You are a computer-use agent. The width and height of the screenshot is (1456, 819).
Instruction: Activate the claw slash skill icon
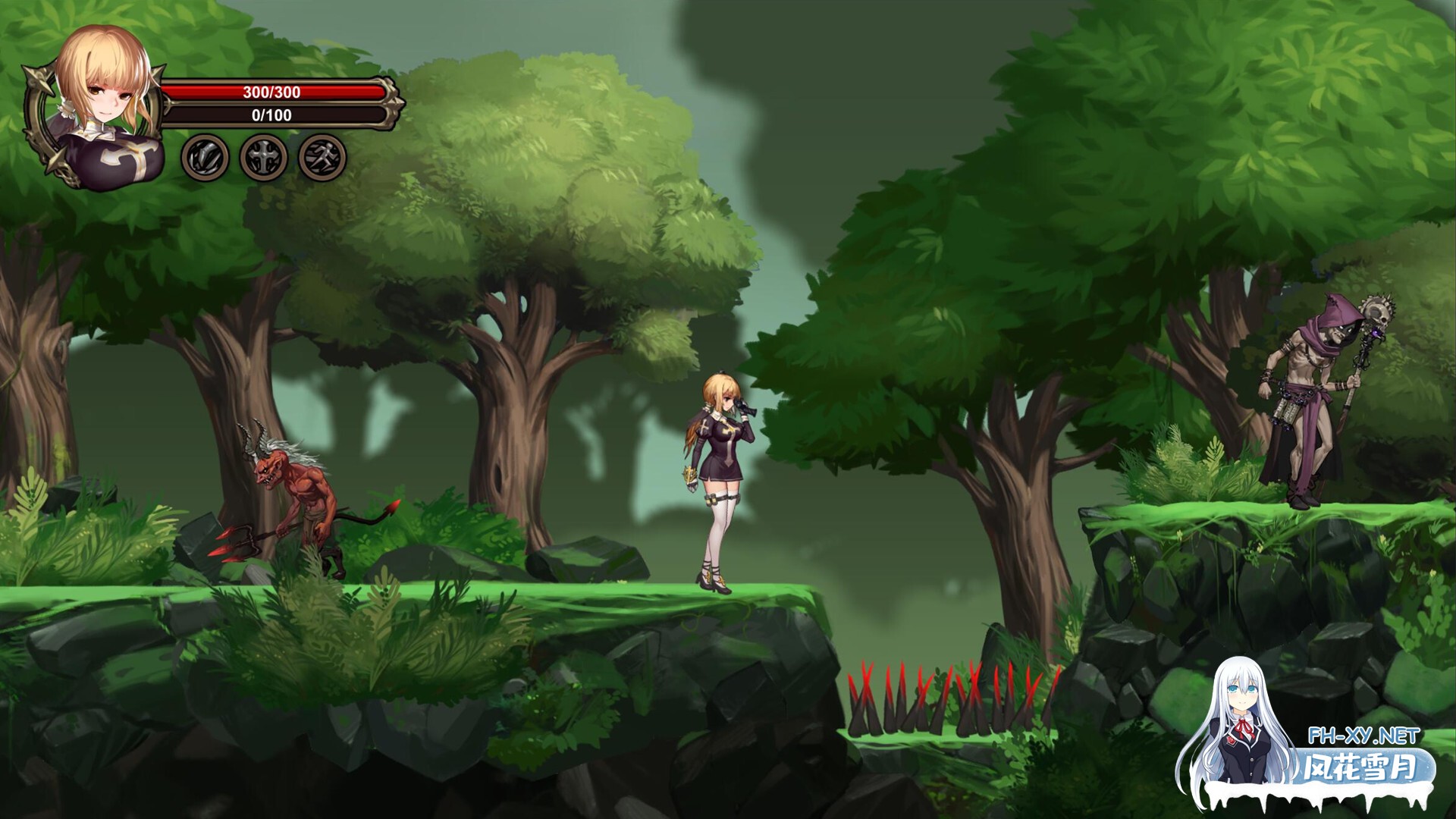tap(205, 158)
